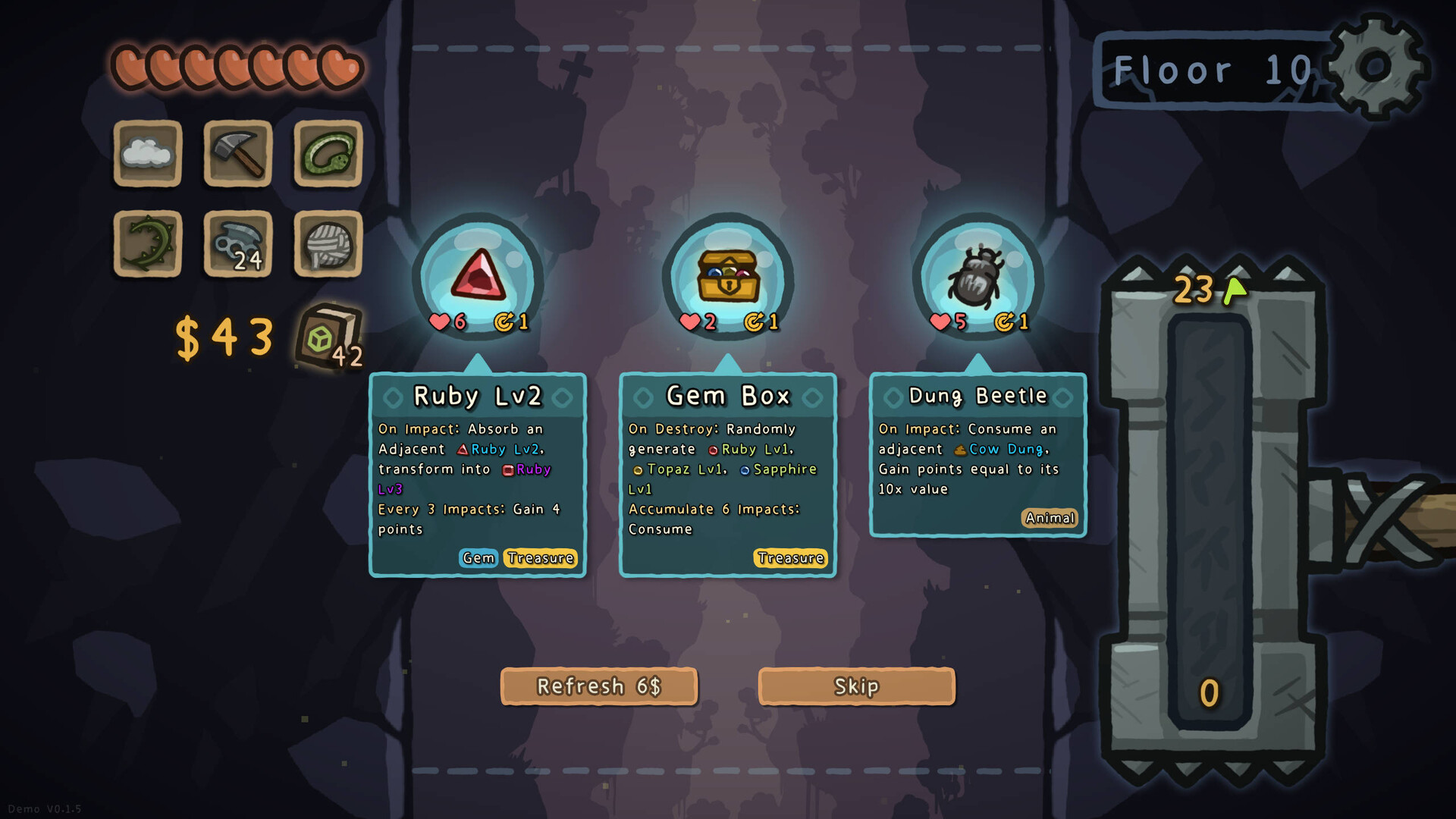Select the pickaxe inventory item
1456x819 pixels.
point(237,155)
